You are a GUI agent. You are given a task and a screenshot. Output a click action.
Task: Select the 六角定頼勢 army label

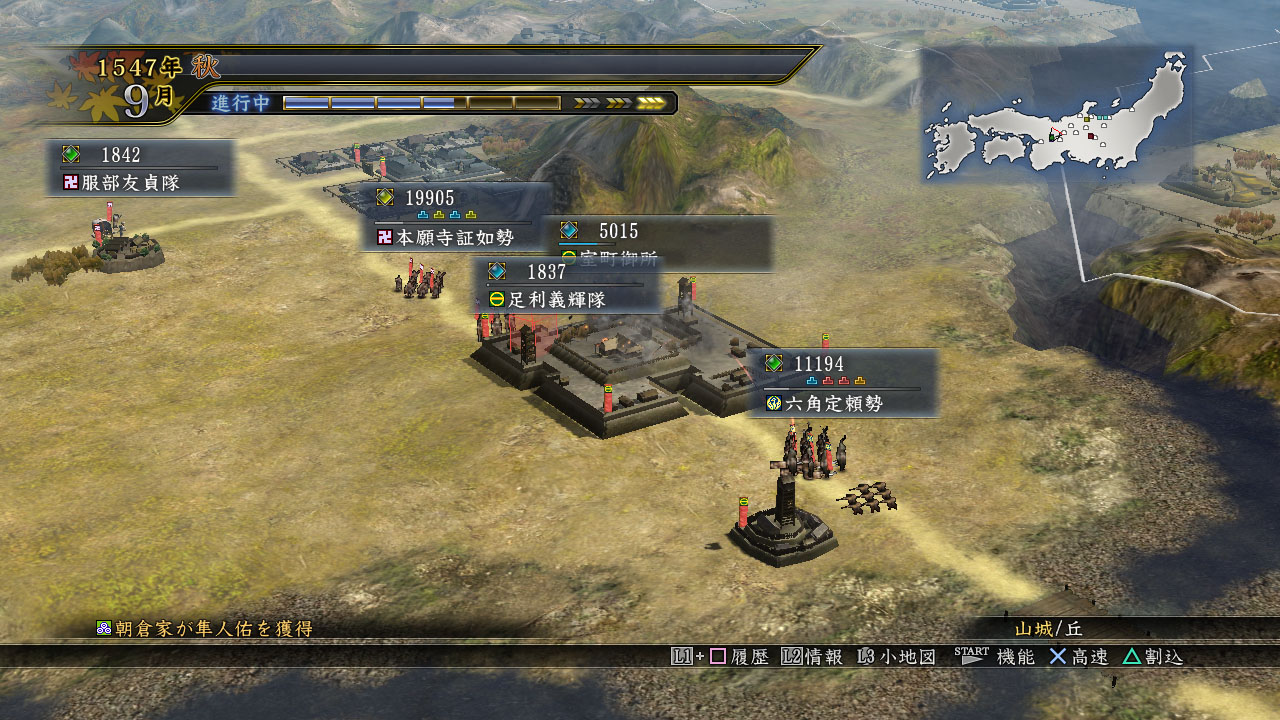tap(843, 383)
